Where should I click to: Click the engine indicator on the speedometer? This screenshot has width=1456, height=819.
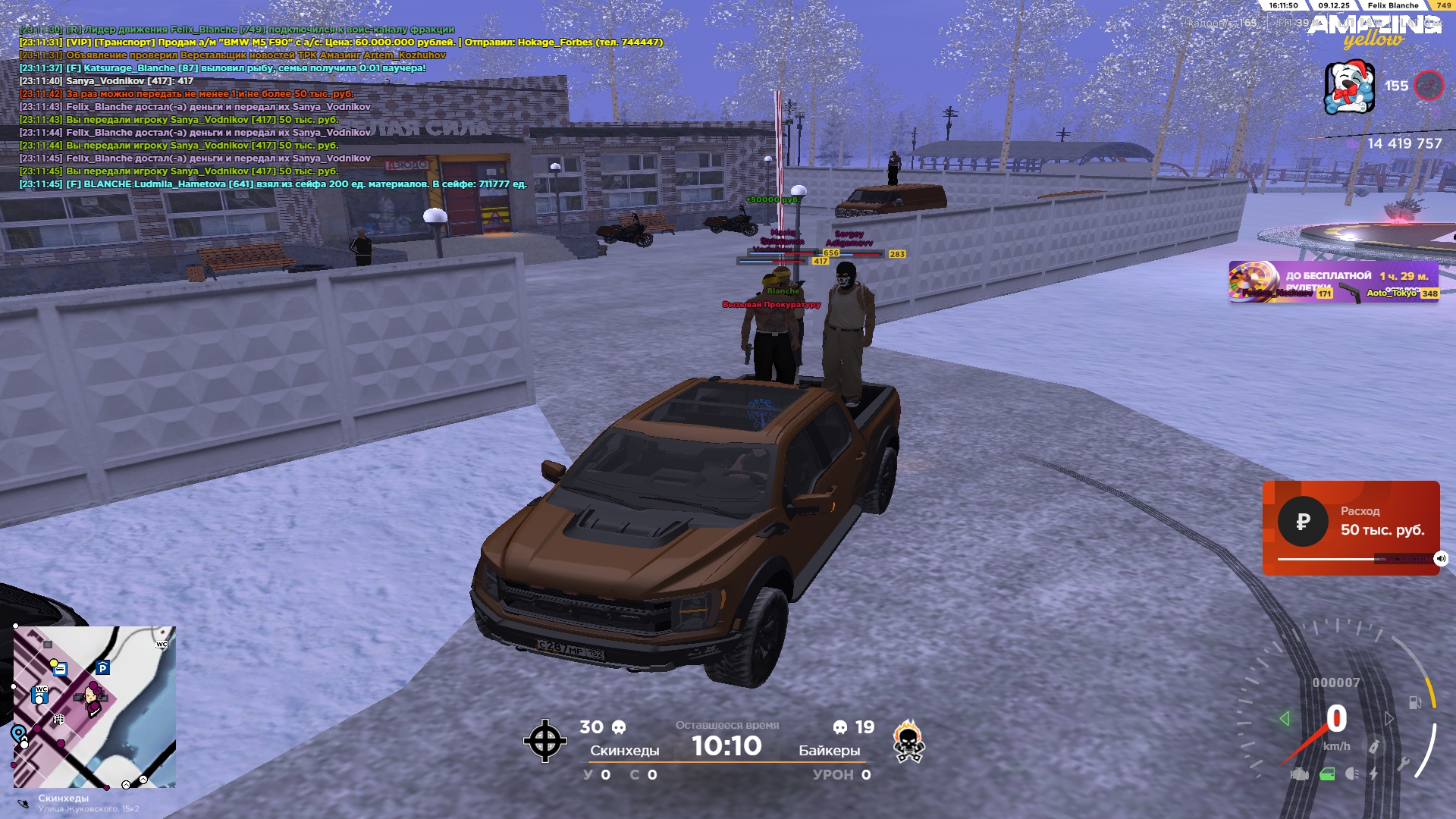click(1300, 774)
